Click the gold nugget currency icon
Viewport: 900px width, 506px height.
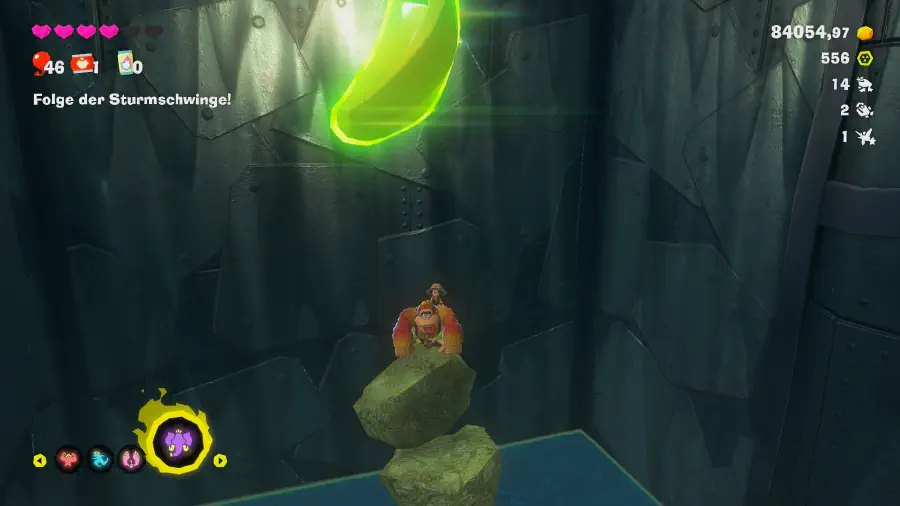[x=865, y=33]
